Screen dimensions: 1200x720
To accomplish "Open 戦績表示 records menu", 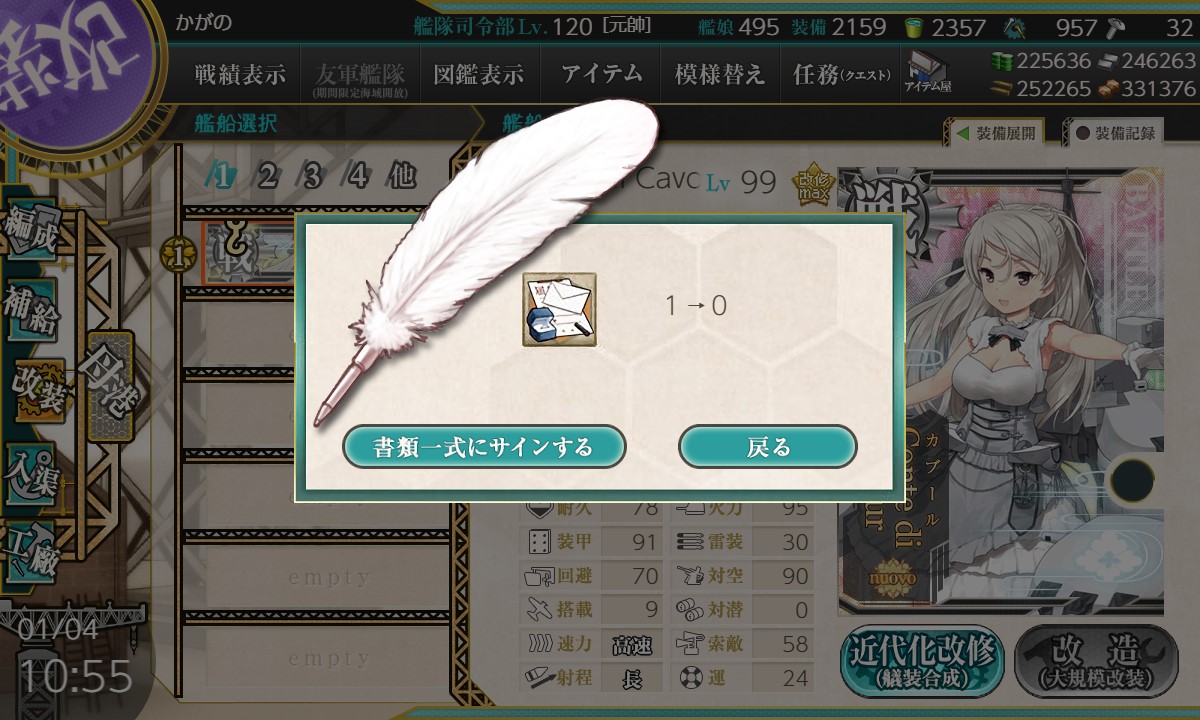I will (240, 74).
